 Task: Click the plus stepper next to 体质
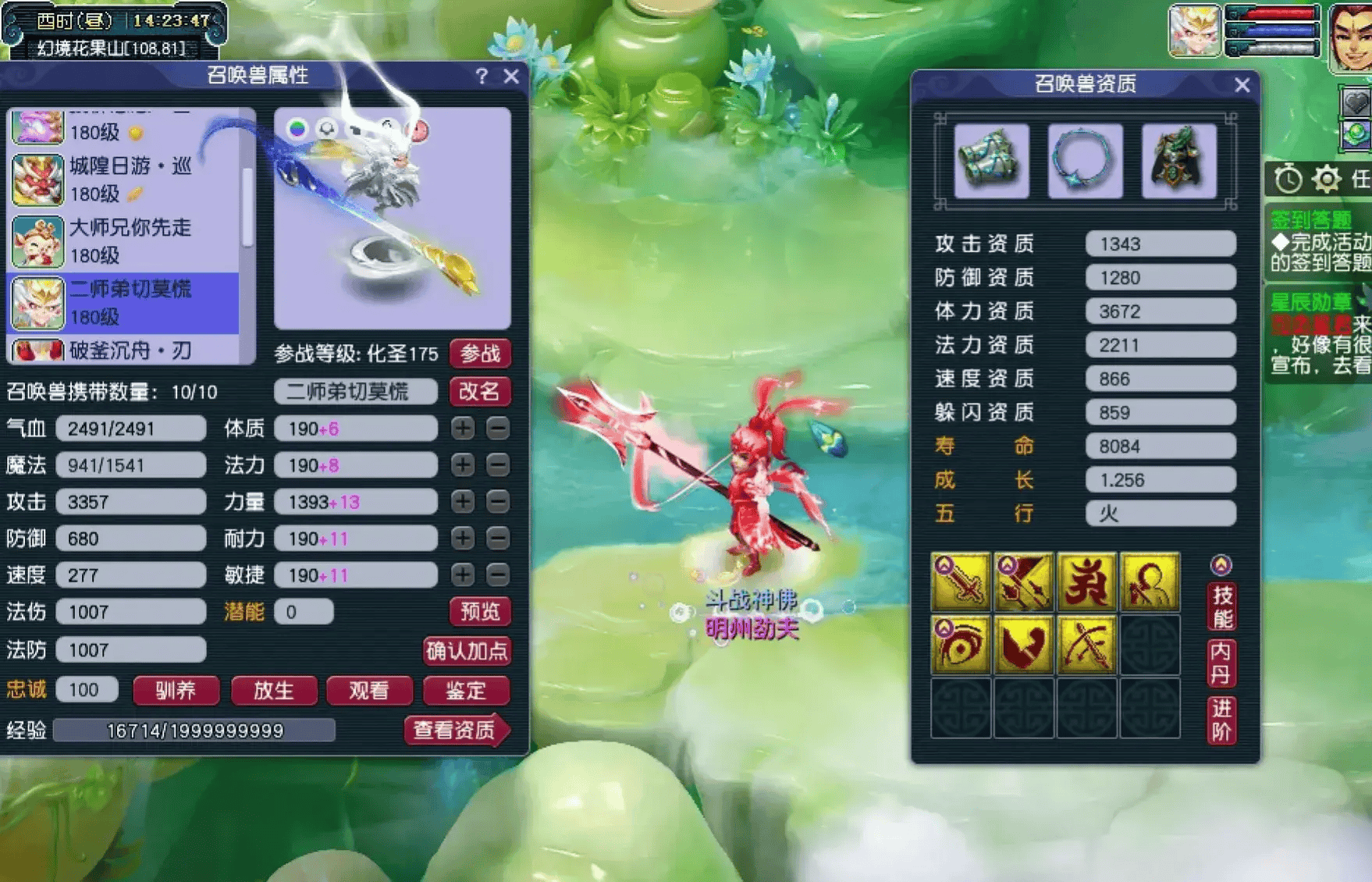463,429
